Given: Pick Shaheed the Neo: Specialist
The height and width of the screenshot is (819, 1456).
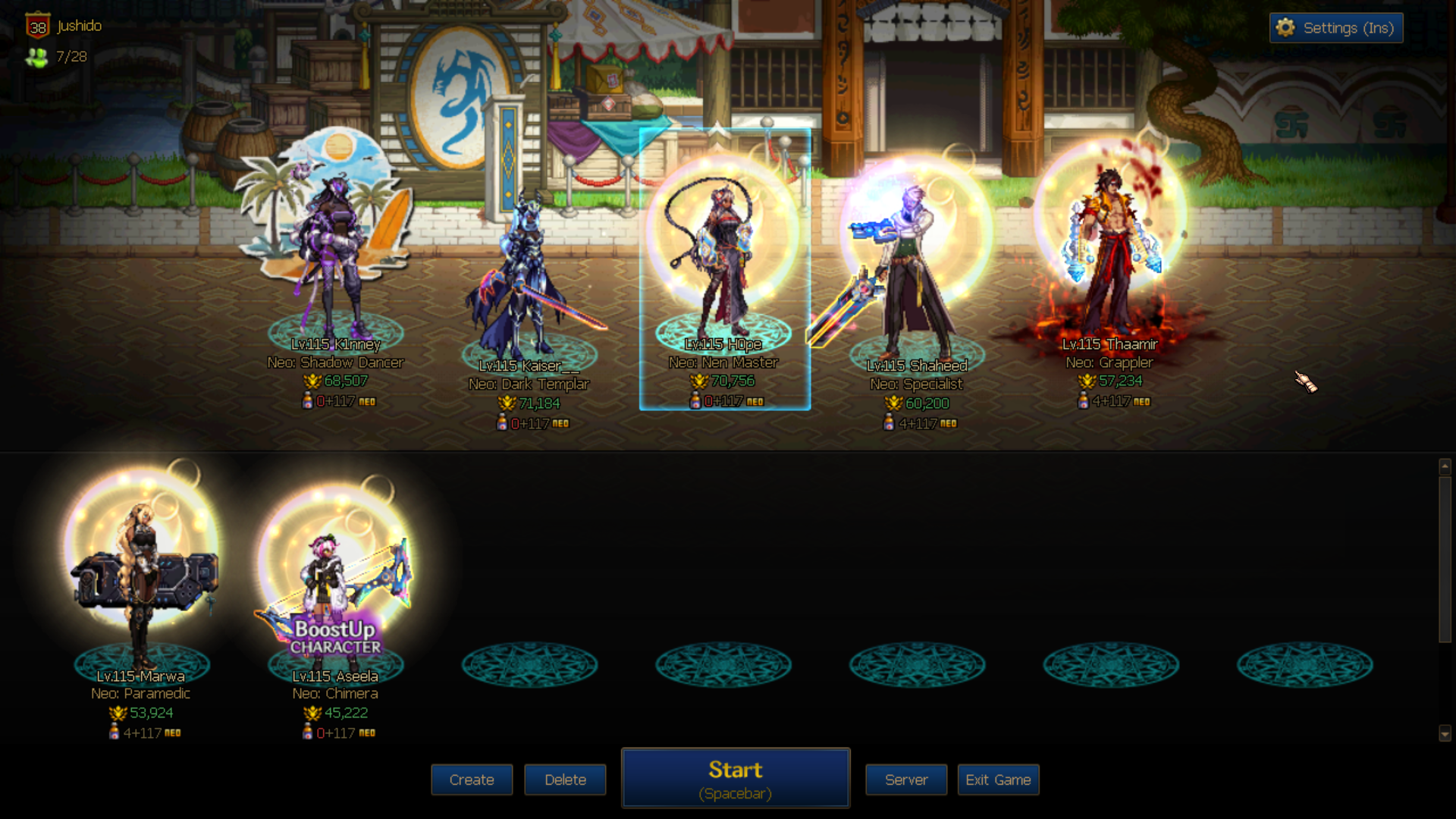Looking at the screenshot, I should tap(916, 273).
